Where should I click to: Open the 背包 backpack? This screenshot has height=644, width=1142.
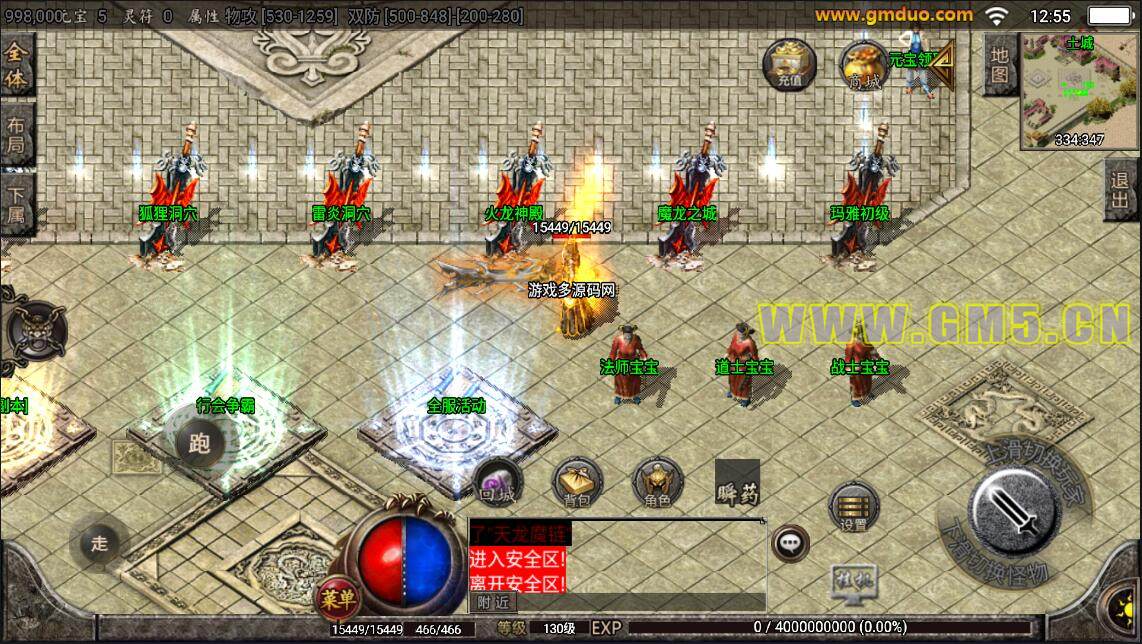(577, 482)
